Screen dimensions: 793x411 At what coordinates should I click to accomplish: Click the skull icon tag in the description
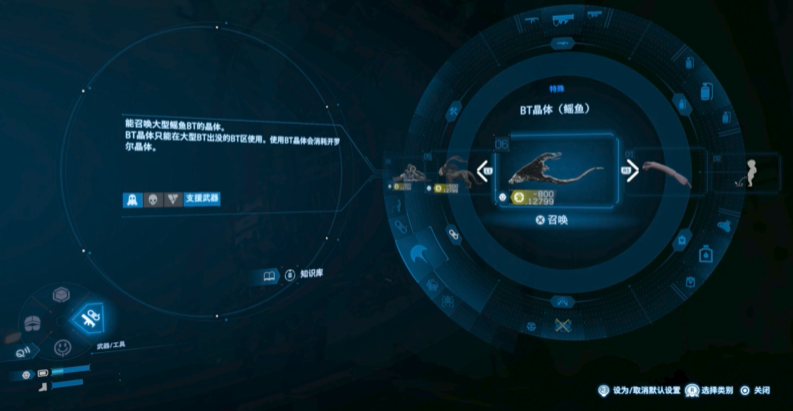[x=152, y=199]
